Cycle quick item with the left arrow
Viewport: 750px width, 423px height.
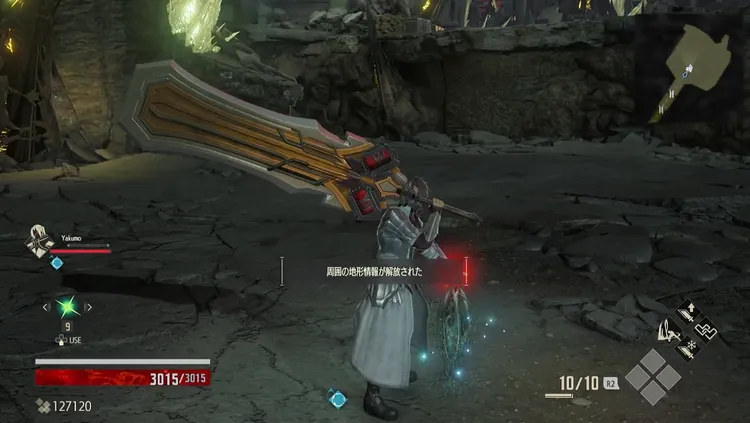click(x=46, y=307)
